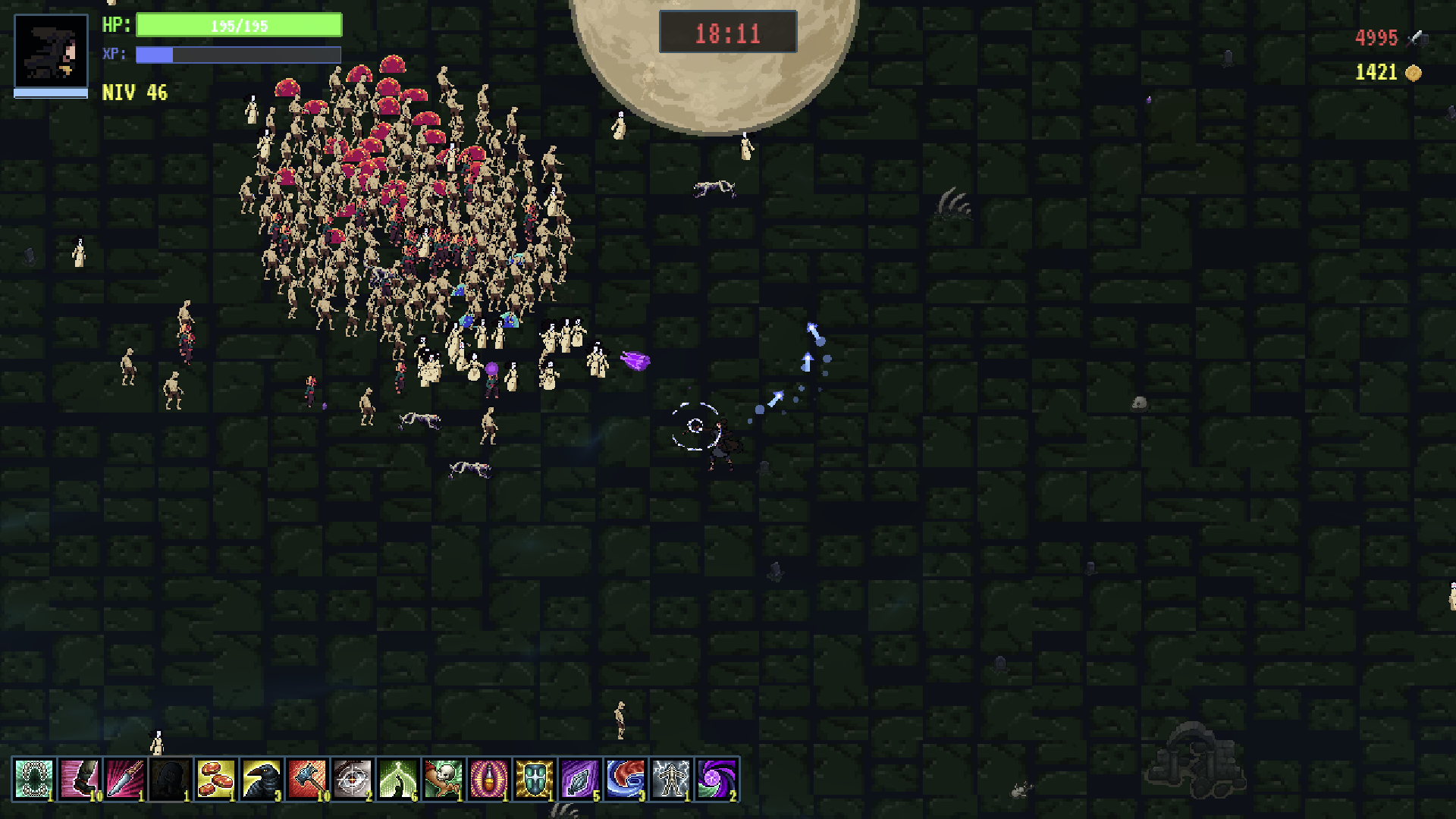Select the fanged jaws ability icon
This screenshot has height=819, width=1456.
pos(34,779)
